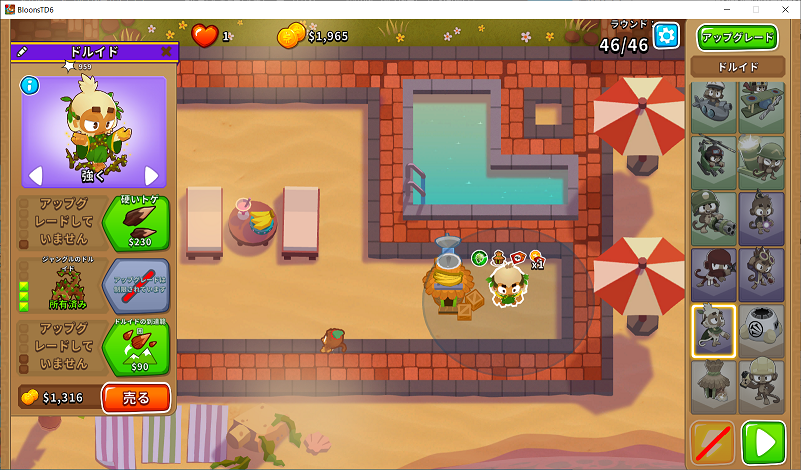The height and width of the screenshot is (470, 801).
Task: Click the greyed-out locked middle upgrade
Action: (136, 285)
